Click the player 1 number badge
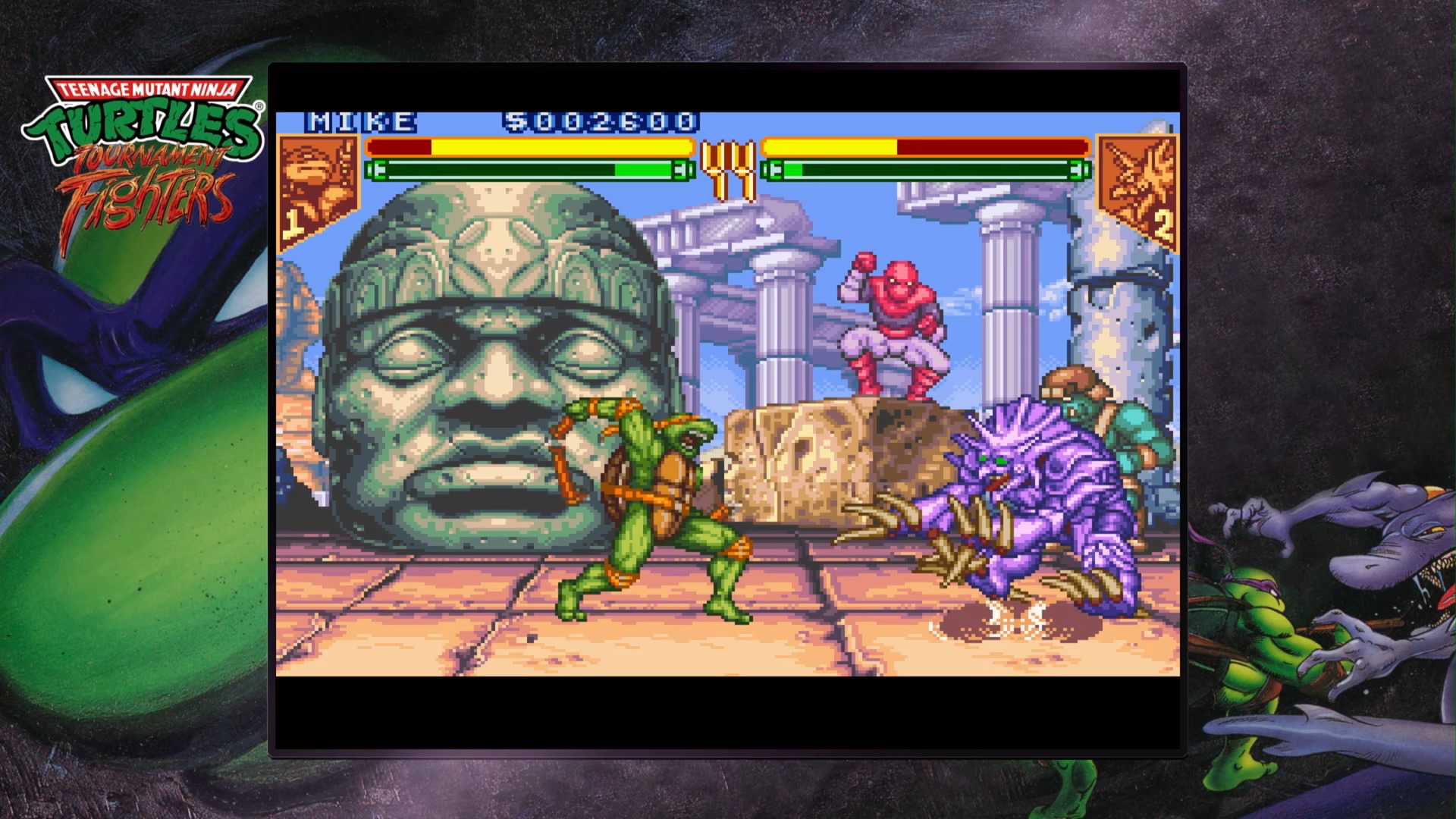Image resolution: width=1456 pixels, height=819 pixels. tap(292, 224)
